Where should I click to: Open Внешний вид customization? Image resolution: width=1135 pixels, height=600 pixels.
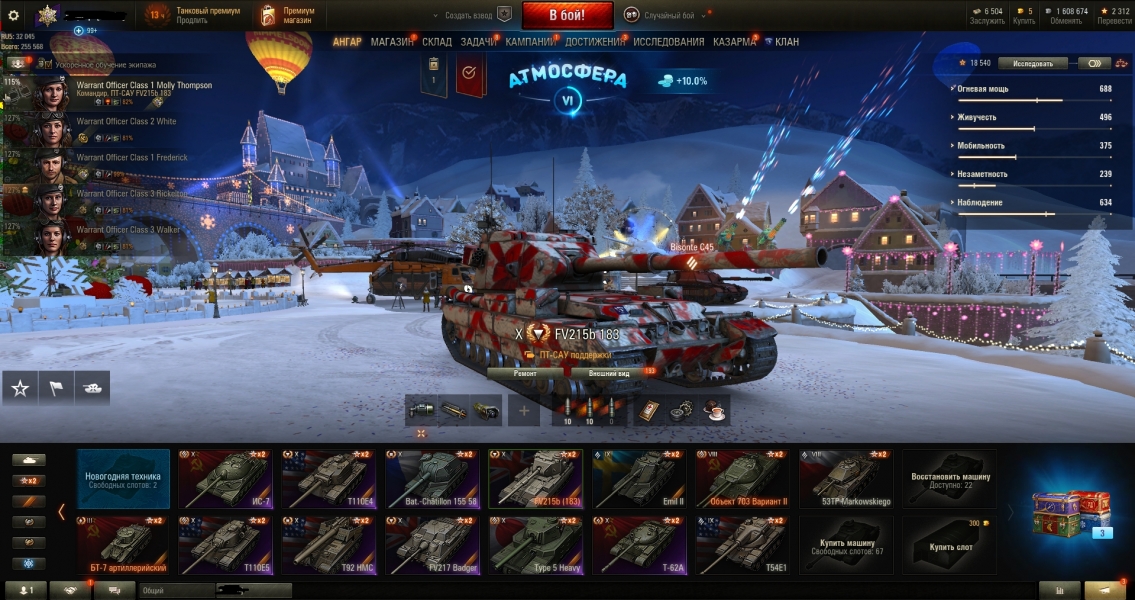click(x=609, y=372)
